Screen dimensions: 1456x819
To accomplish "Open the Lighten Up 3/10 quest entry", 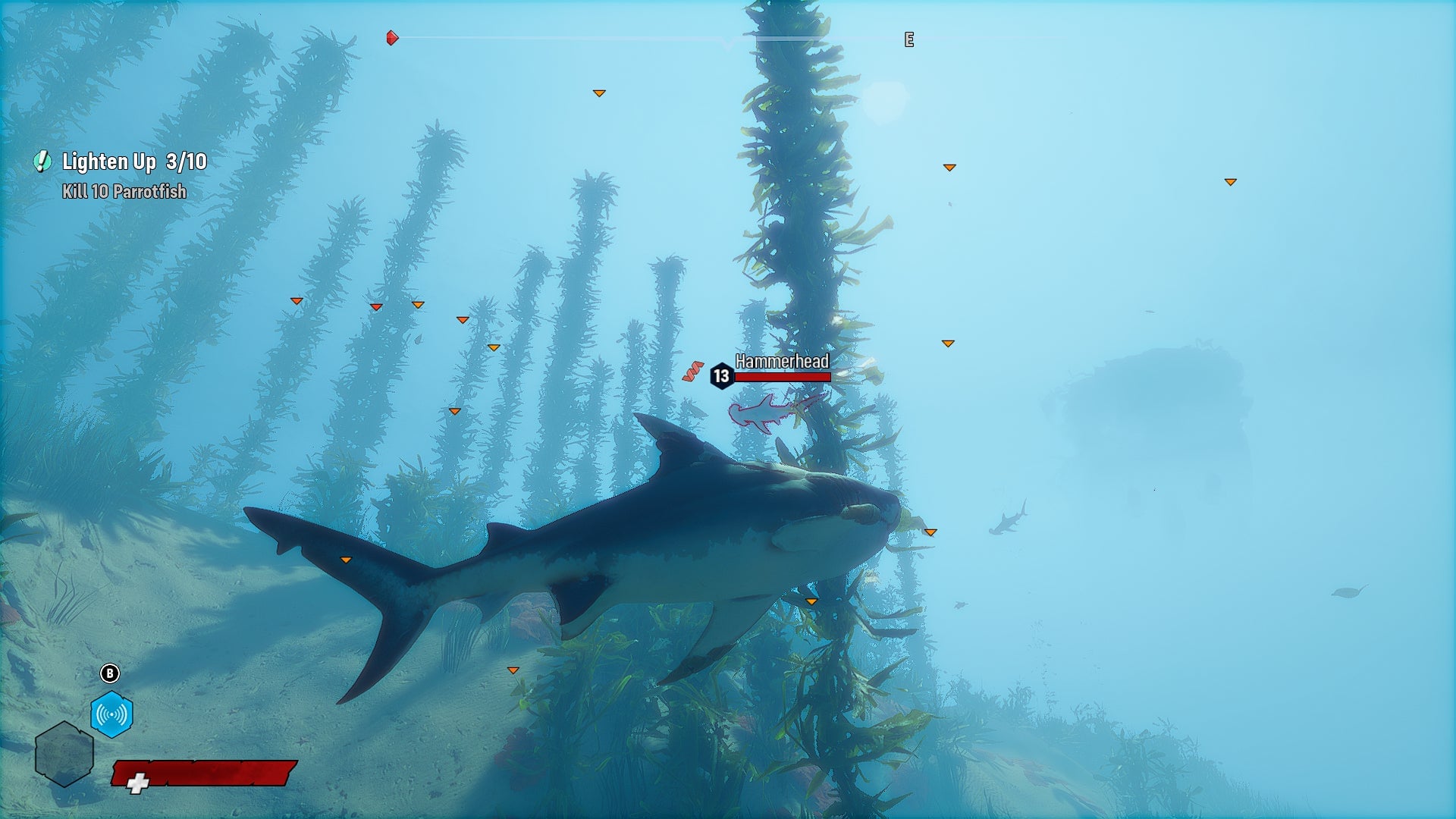I will tap(135, 162).
